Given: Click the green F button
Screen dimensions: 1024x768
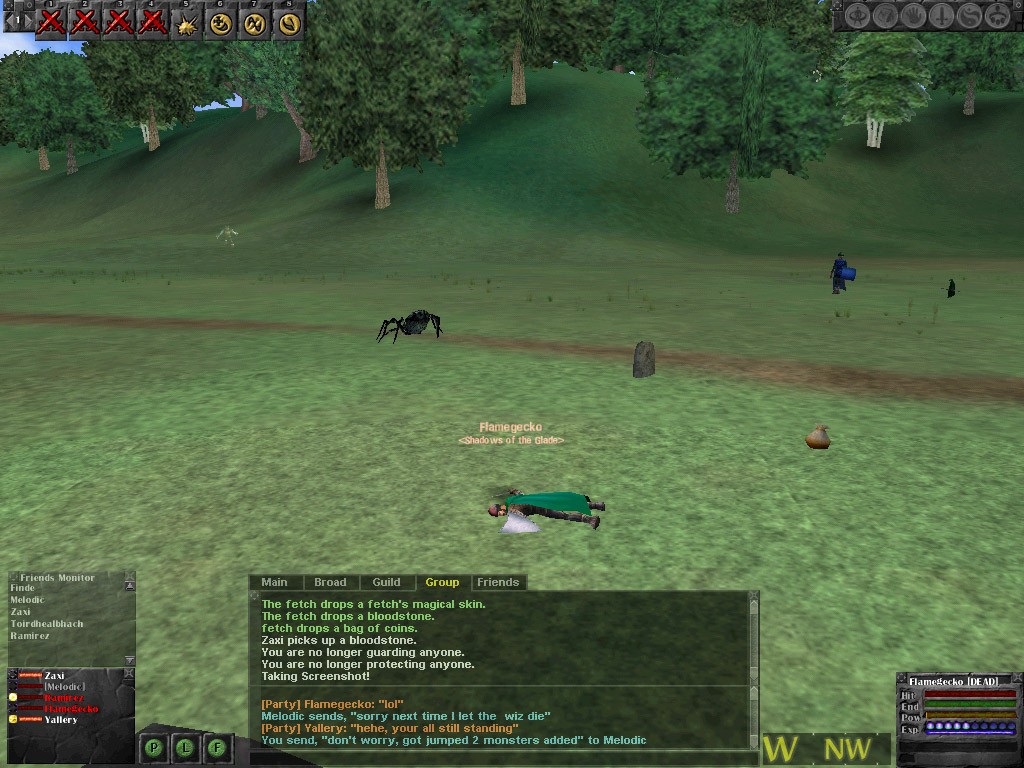Looking at the screenshot, I should [217, 747].
